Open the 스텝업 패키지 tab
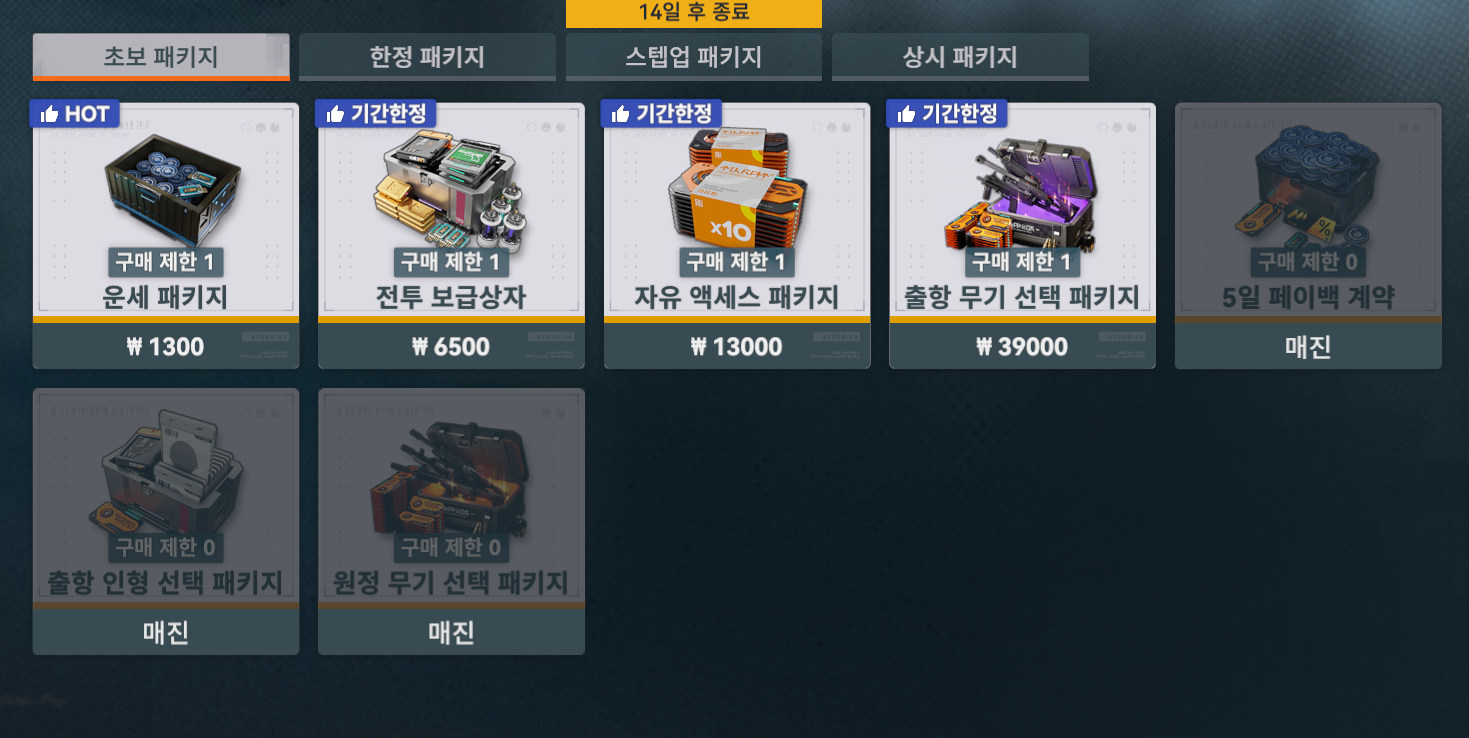Screen dimensions: 1469x738 click(x=693, y=57)
